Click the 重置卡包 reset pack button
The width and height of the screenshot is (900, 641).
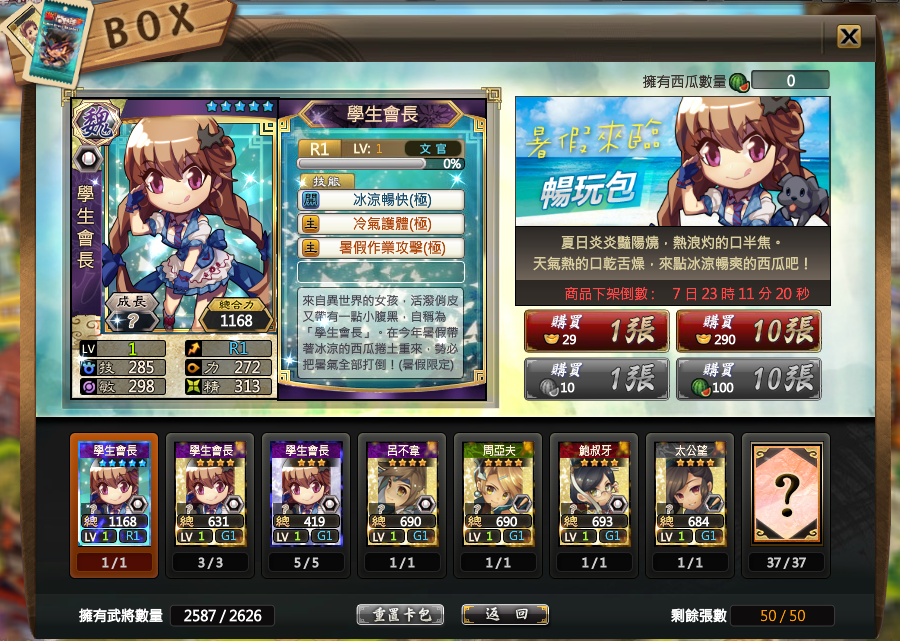tap(399, 614)
